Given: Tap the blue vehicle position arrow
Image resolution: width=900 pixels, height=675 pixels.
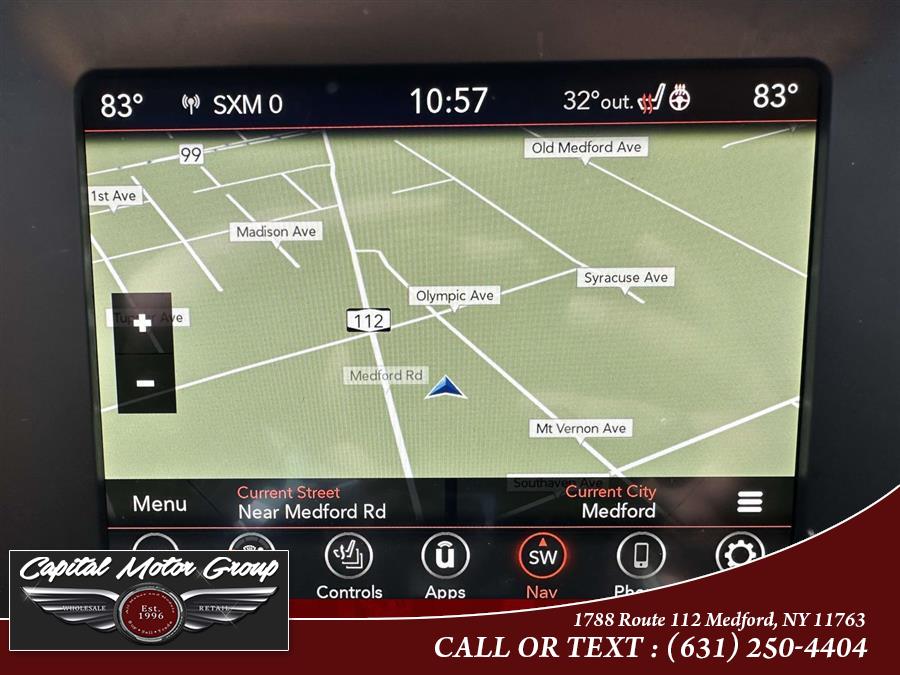Looking at the screenshot, I should click(x=446, y=388).
